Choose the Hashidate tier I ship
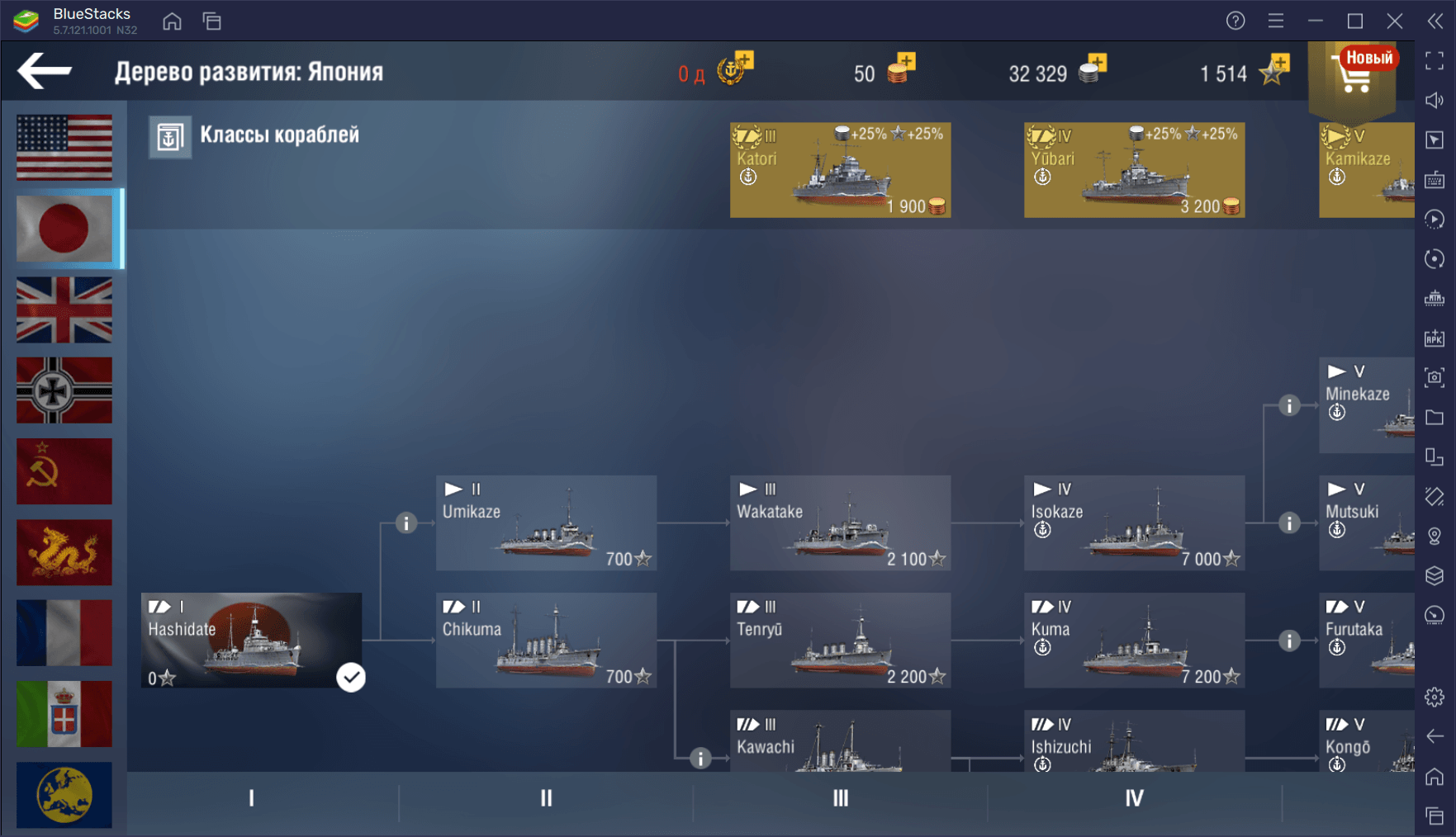The height and width of the screenshot is (837, 1456). pos(251,641)
